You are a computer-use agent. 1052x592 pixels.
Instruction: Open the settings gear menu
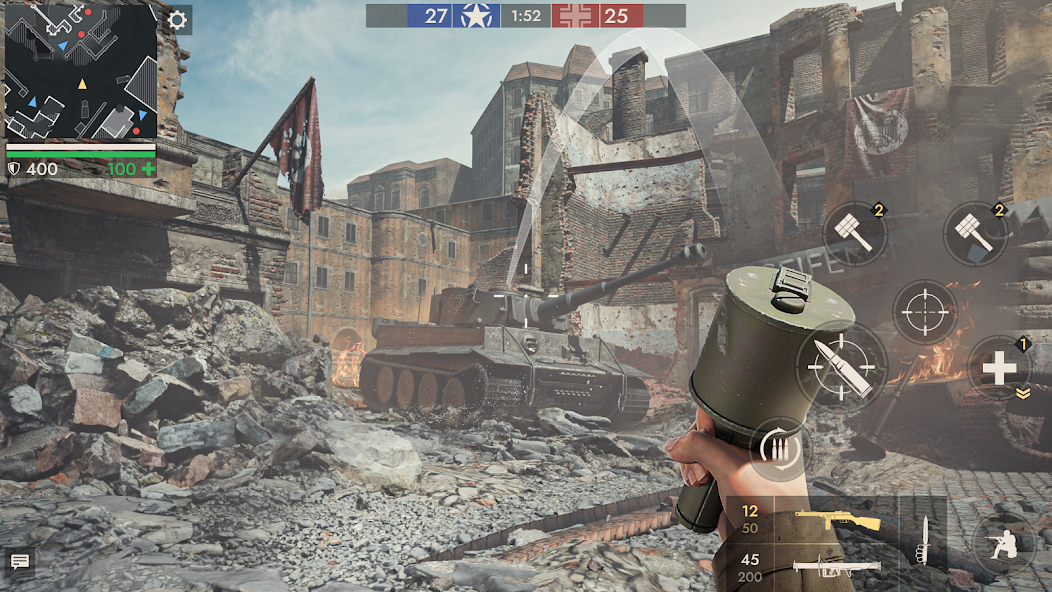178,20
